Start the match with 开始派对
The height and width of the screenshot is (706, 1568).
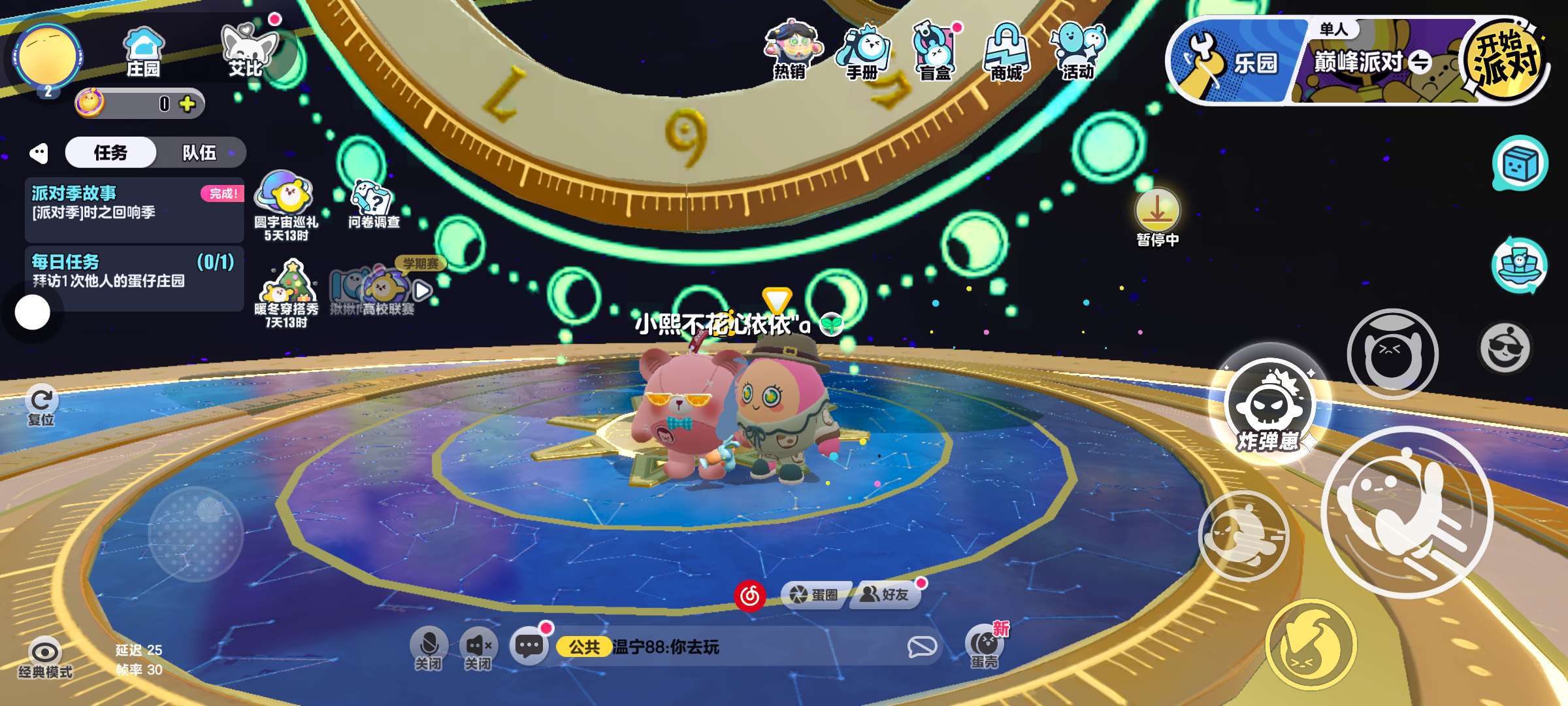point(1505,61)
